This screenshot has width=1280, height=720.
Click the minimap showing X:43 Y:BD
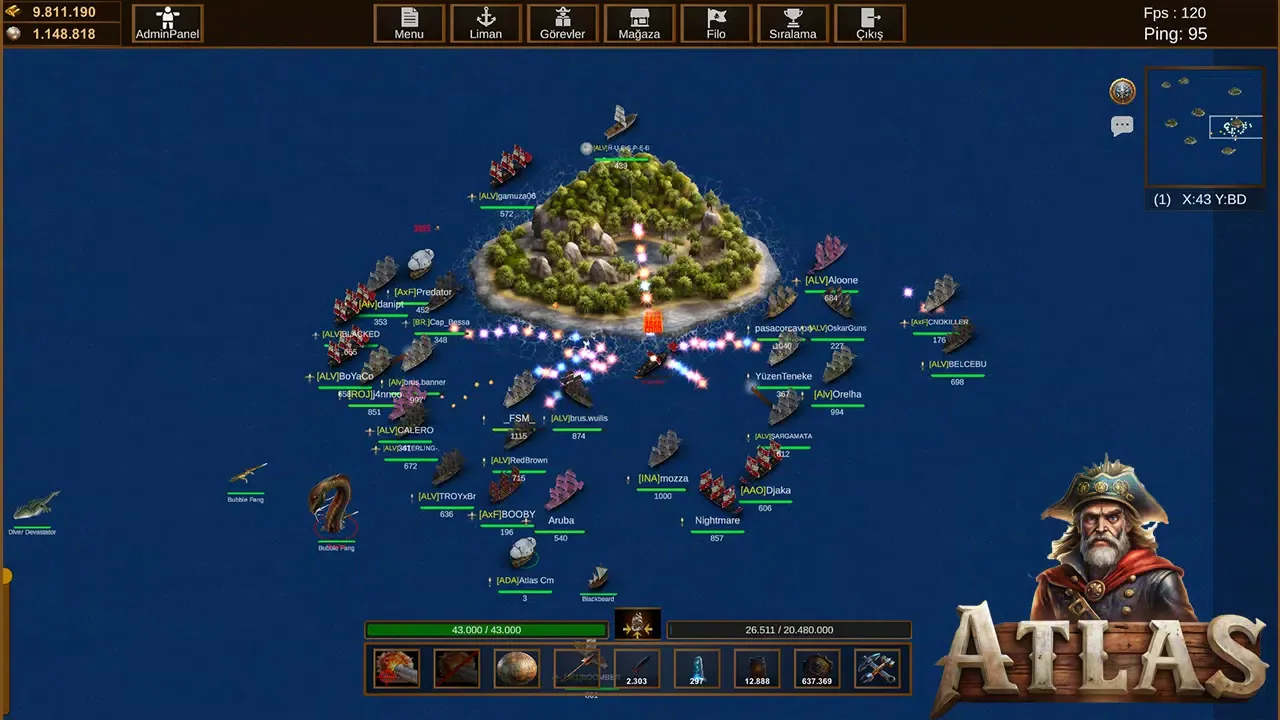pyautogui.click(x=1205, y=127)
